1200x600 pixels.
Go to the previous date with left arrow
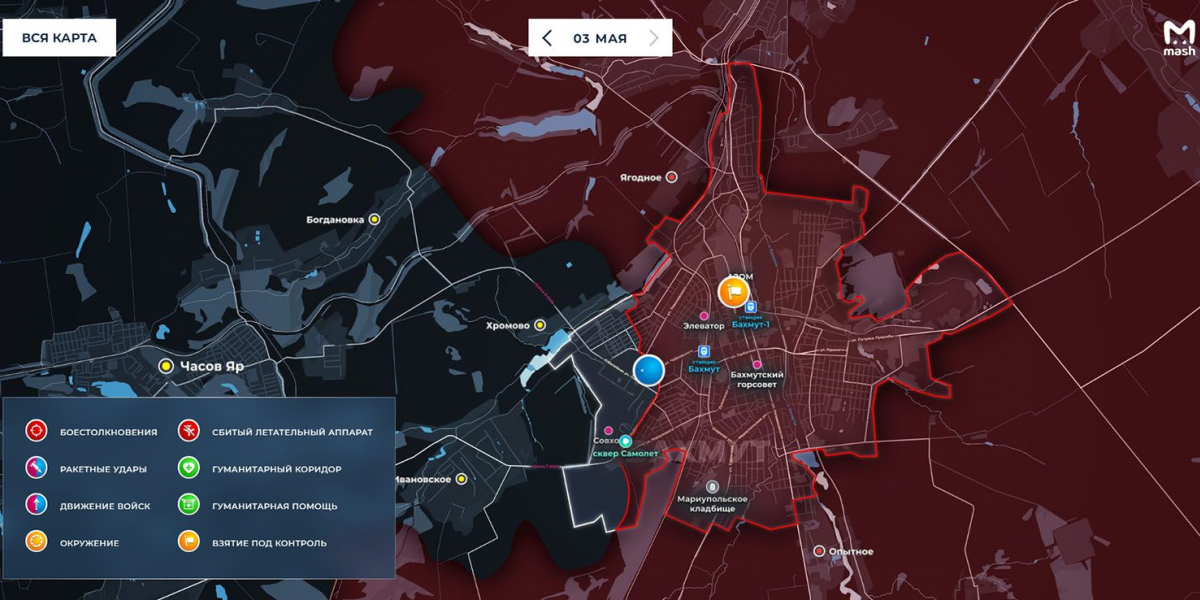547,38
